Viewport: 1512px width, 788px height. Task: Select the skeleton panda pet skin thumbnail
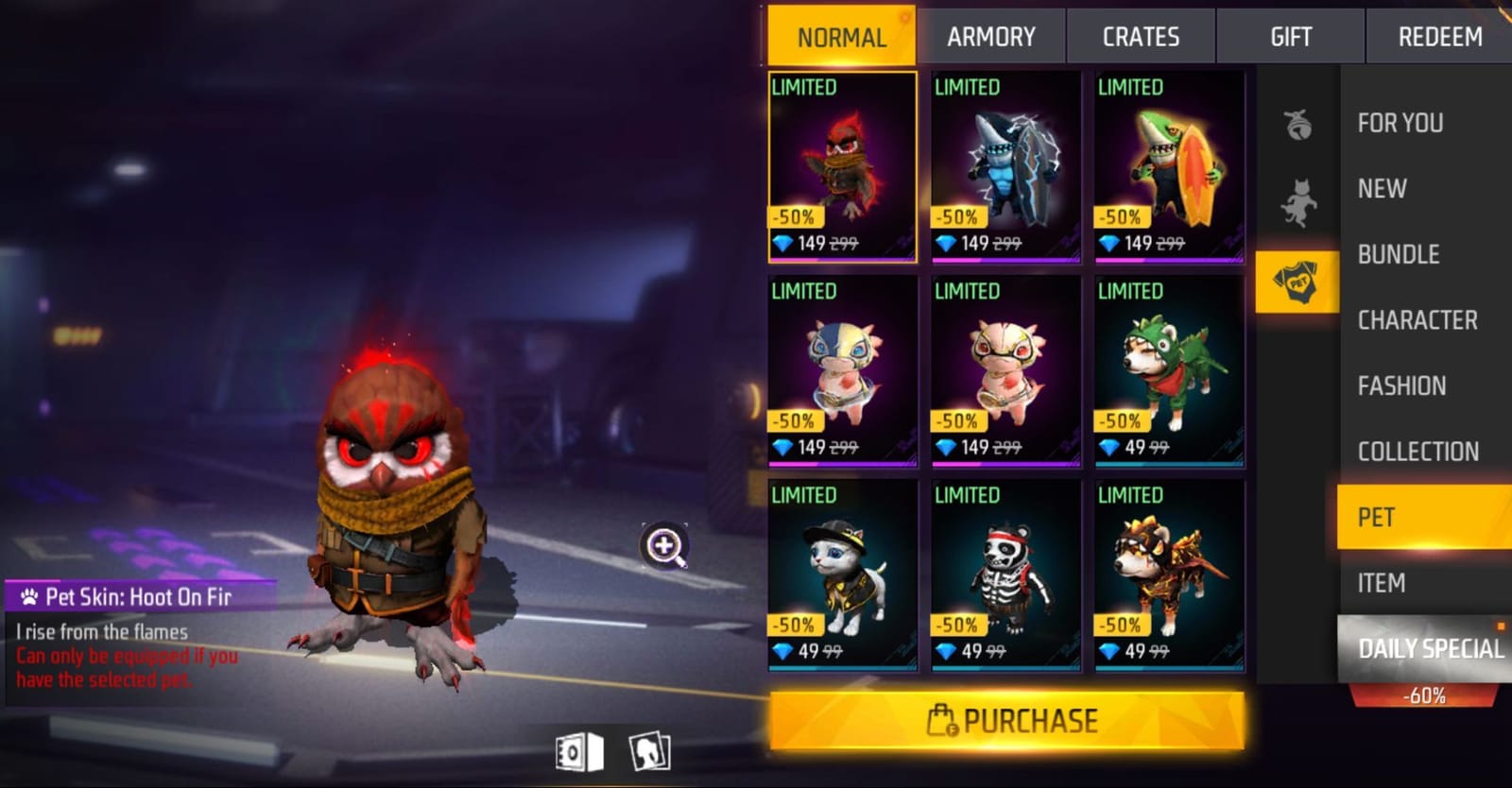click(x=1004, y=567)
